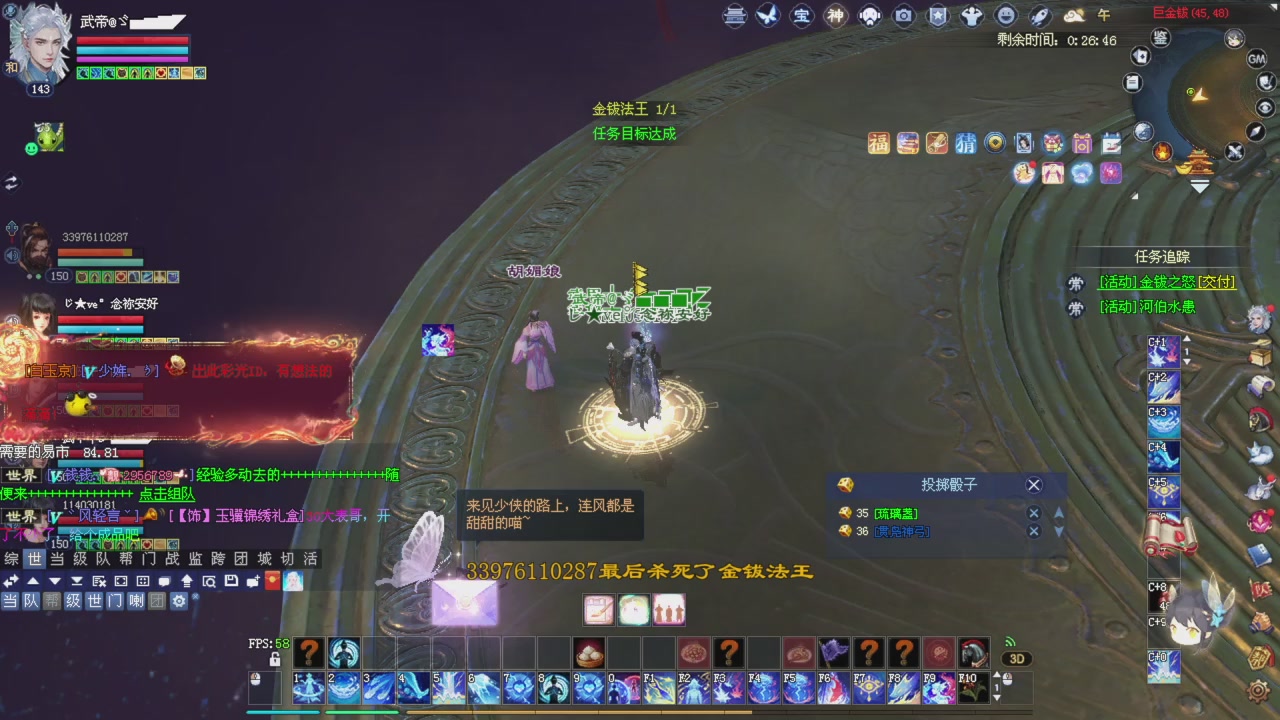Open the 鉴 appraisal icon near the minimap

1161,37
